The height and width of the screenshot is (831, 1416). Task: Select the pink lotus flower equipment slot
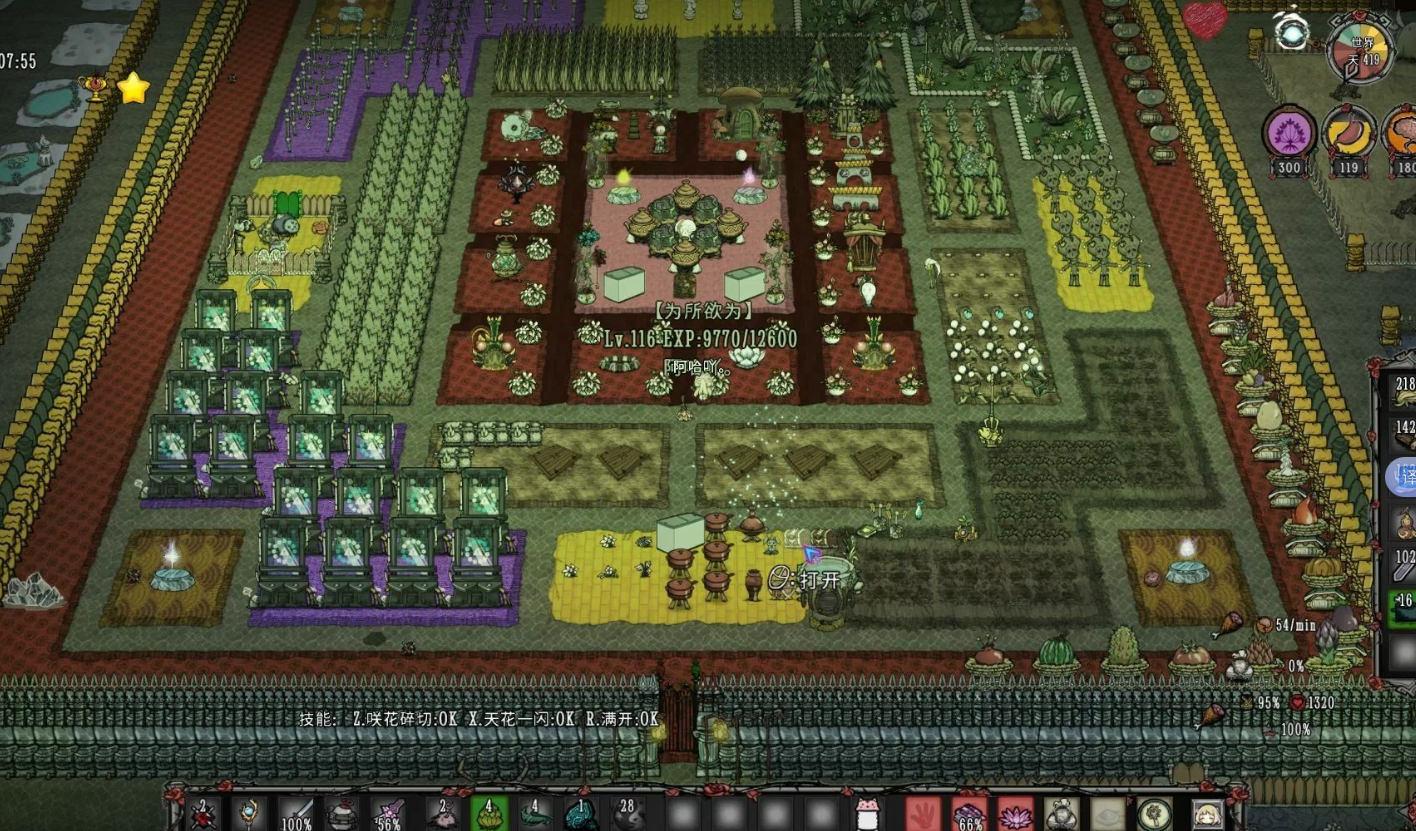[1015, 813]
